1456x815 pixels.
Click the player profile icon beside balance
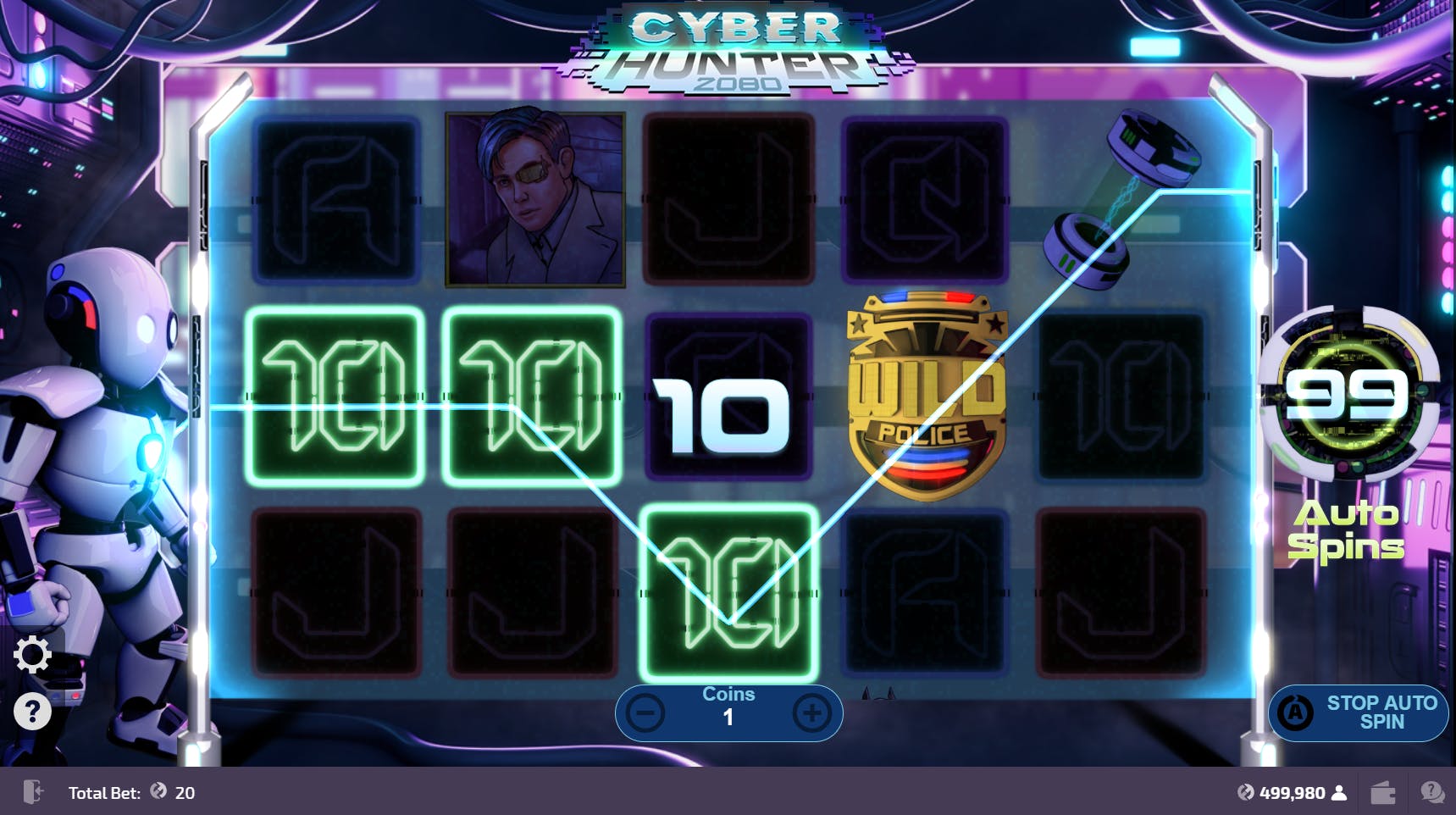click(x=1339, y=793)
